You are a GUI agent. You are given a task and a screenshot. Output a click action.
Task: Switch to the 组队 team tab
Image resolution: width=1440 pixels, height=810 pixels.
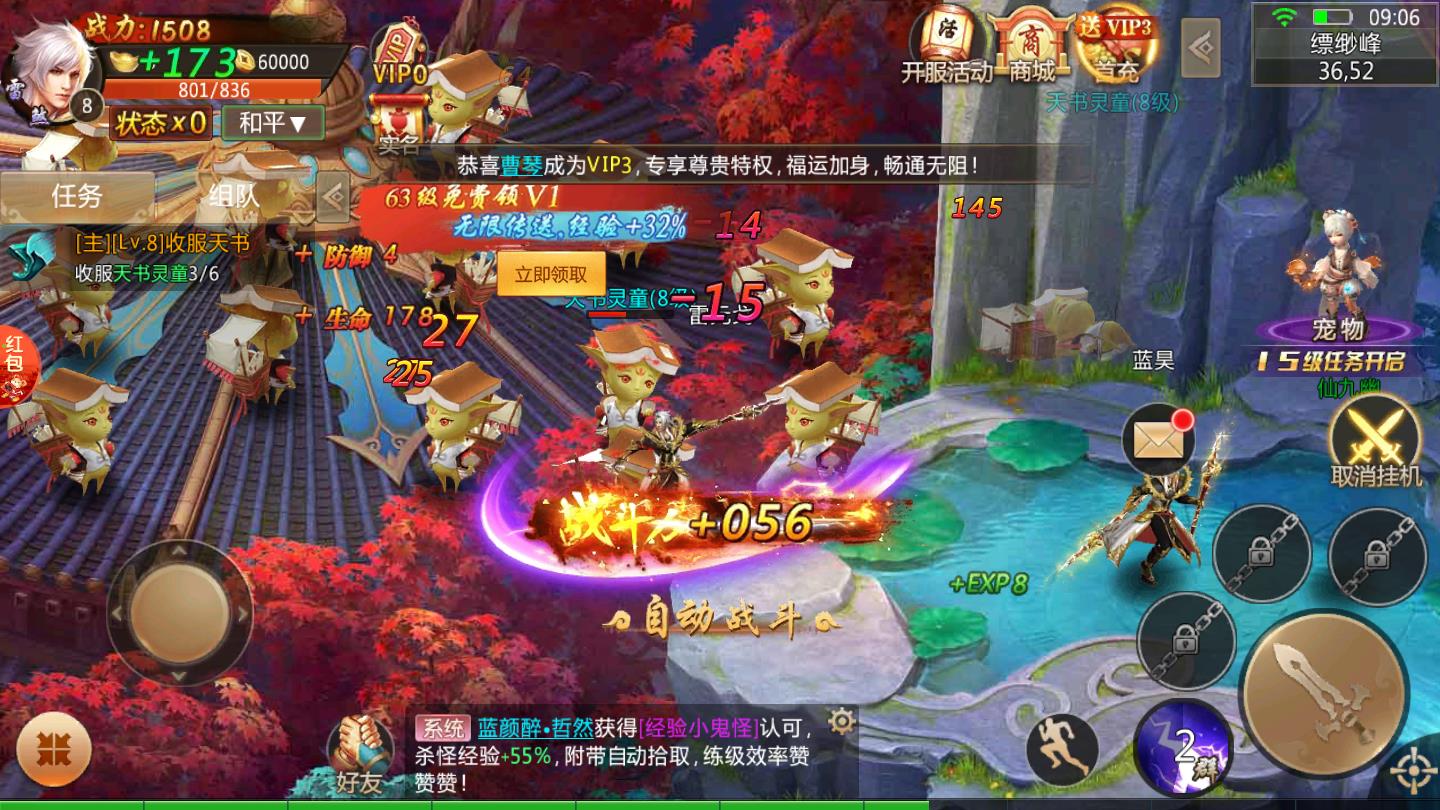(234, 195)
